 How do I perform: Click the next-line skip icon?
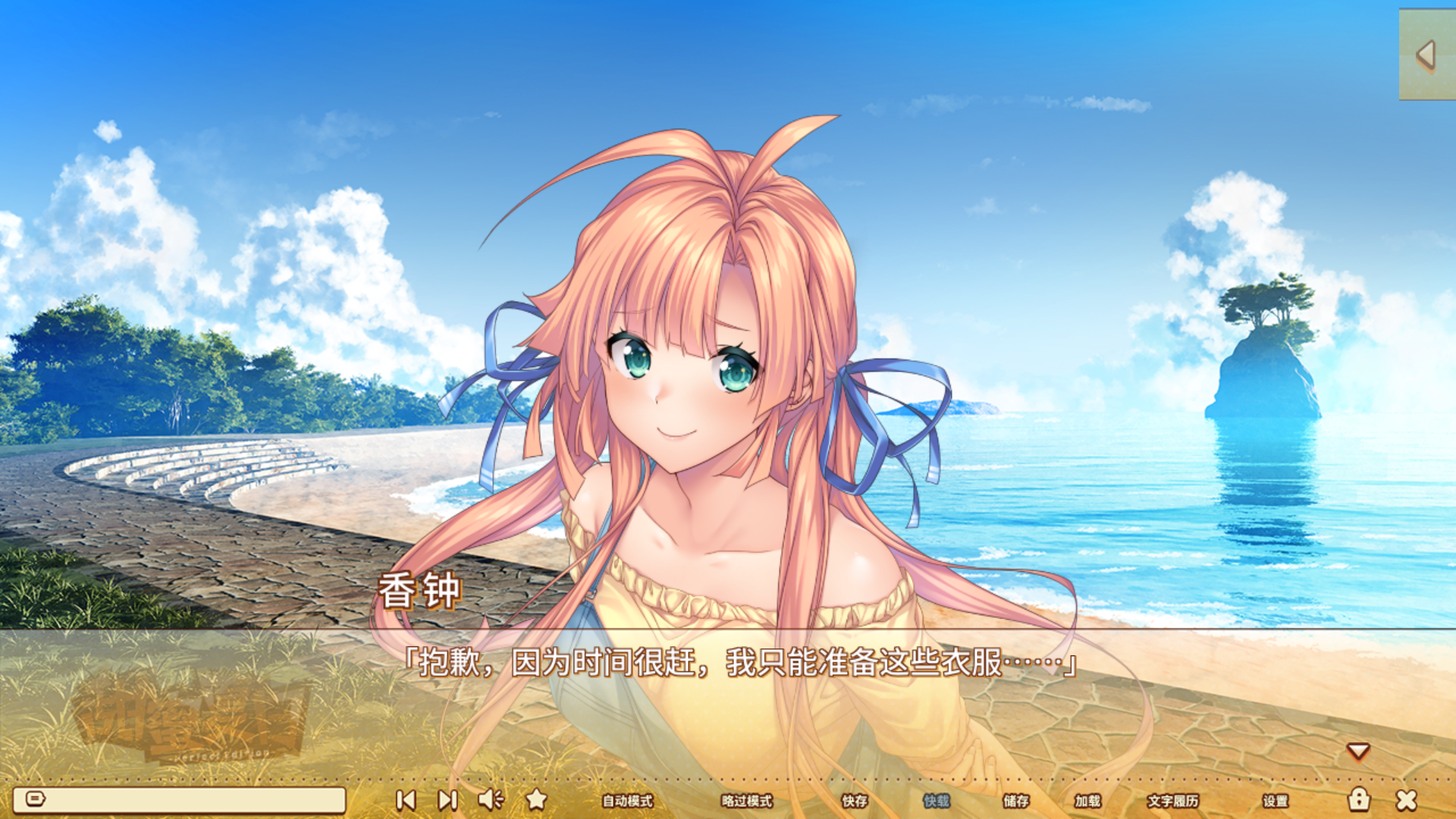point(448,799)
